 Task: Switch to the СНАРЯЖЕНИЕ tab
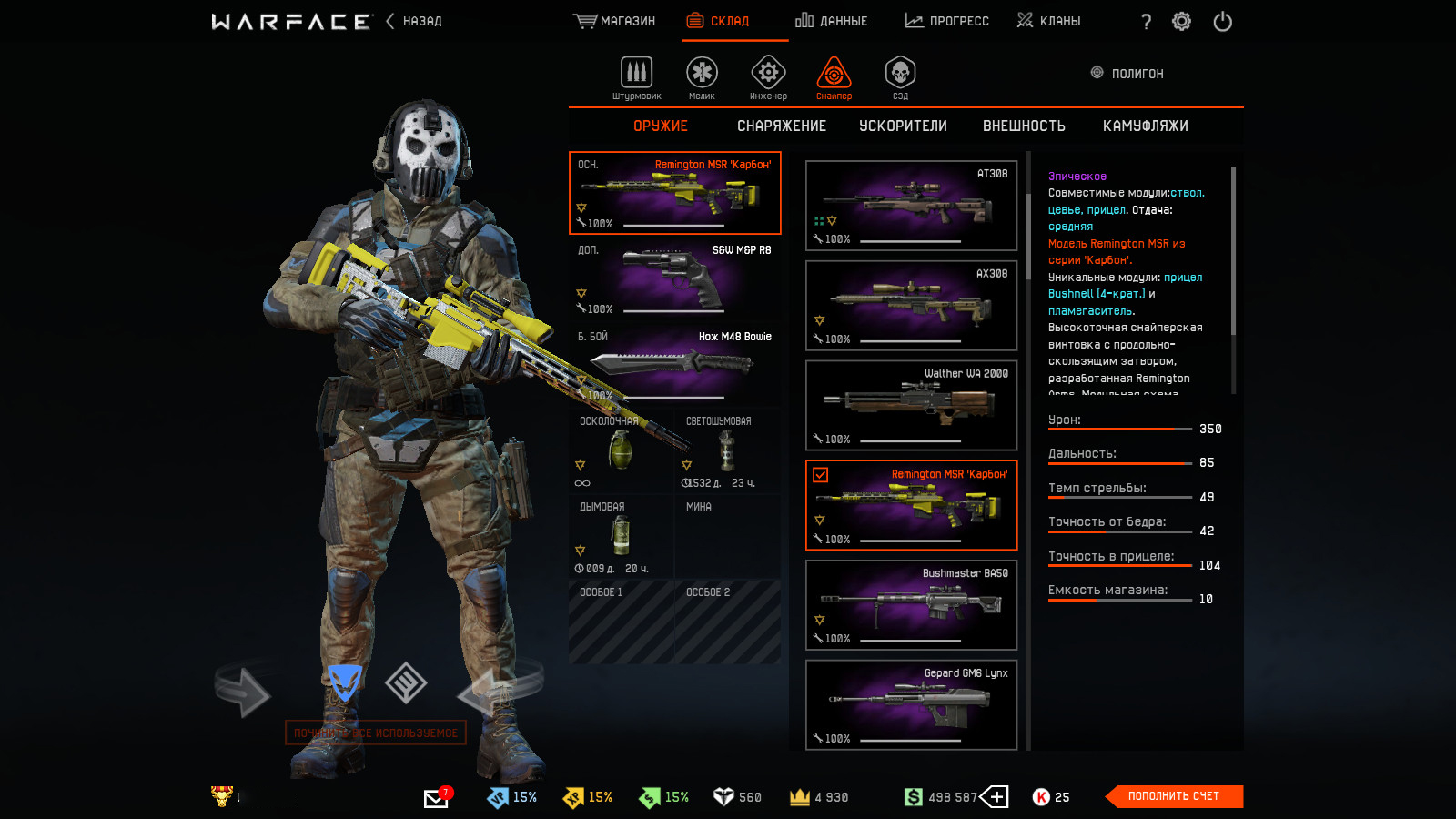click(782, 126)
